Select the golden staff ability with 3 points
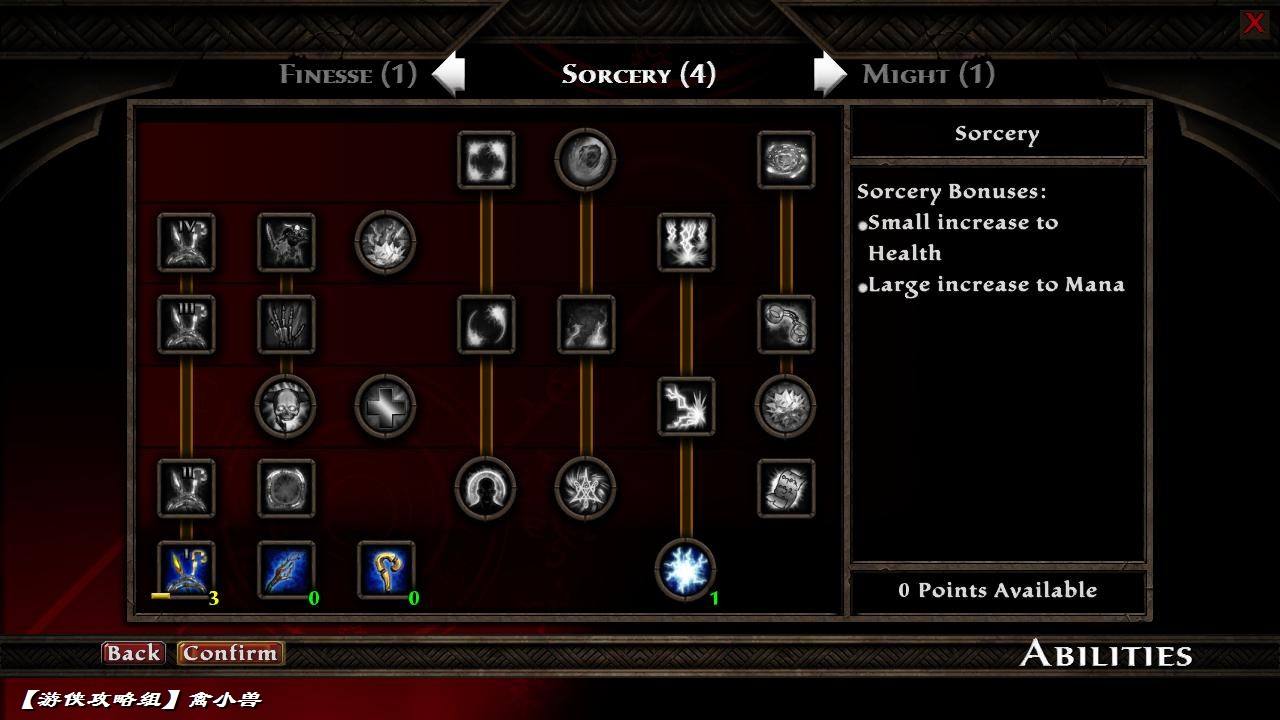 (186, 569)
